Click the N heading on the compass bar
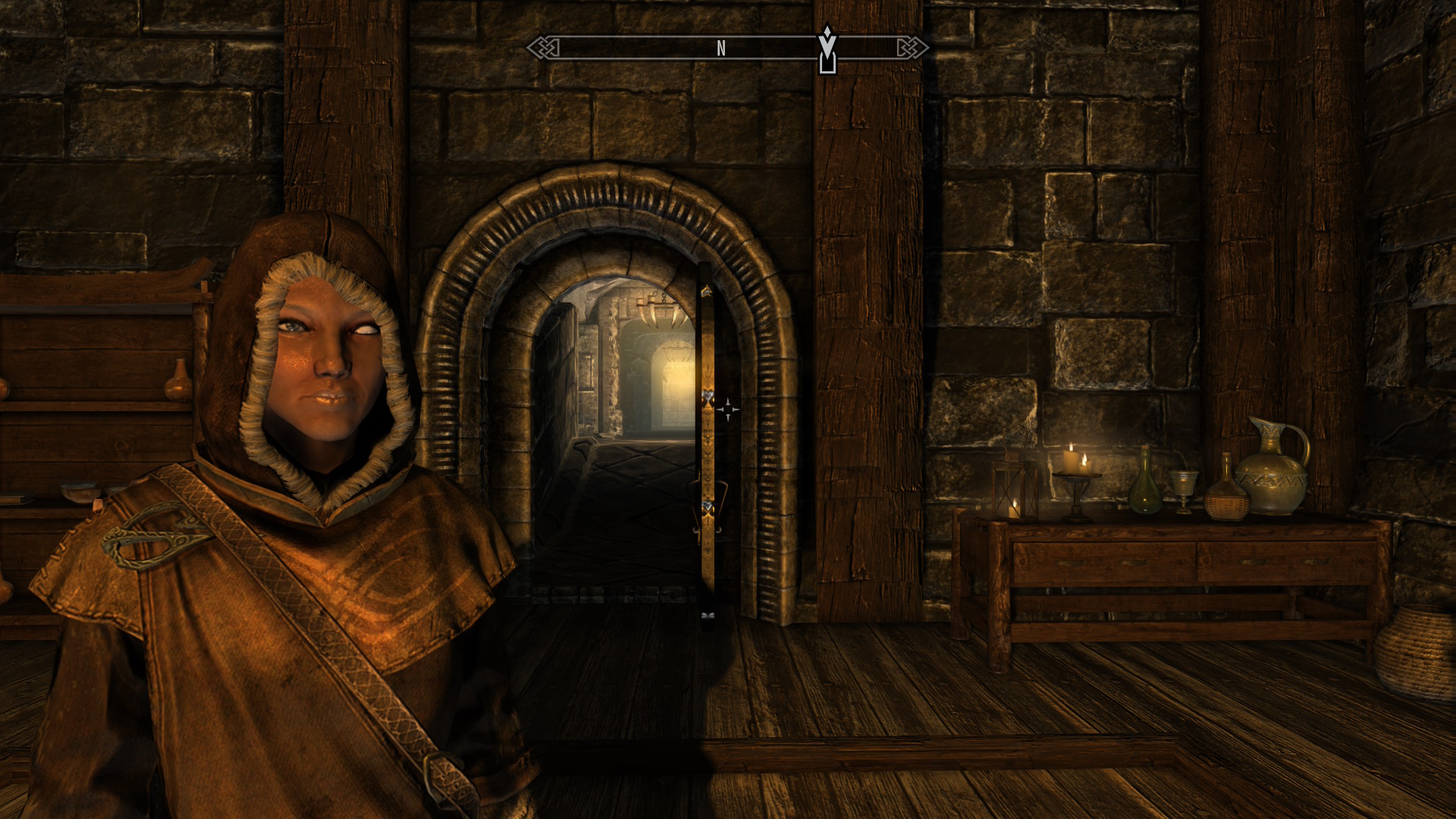The height and width of the screenshot is (819, 1456). 720,49
